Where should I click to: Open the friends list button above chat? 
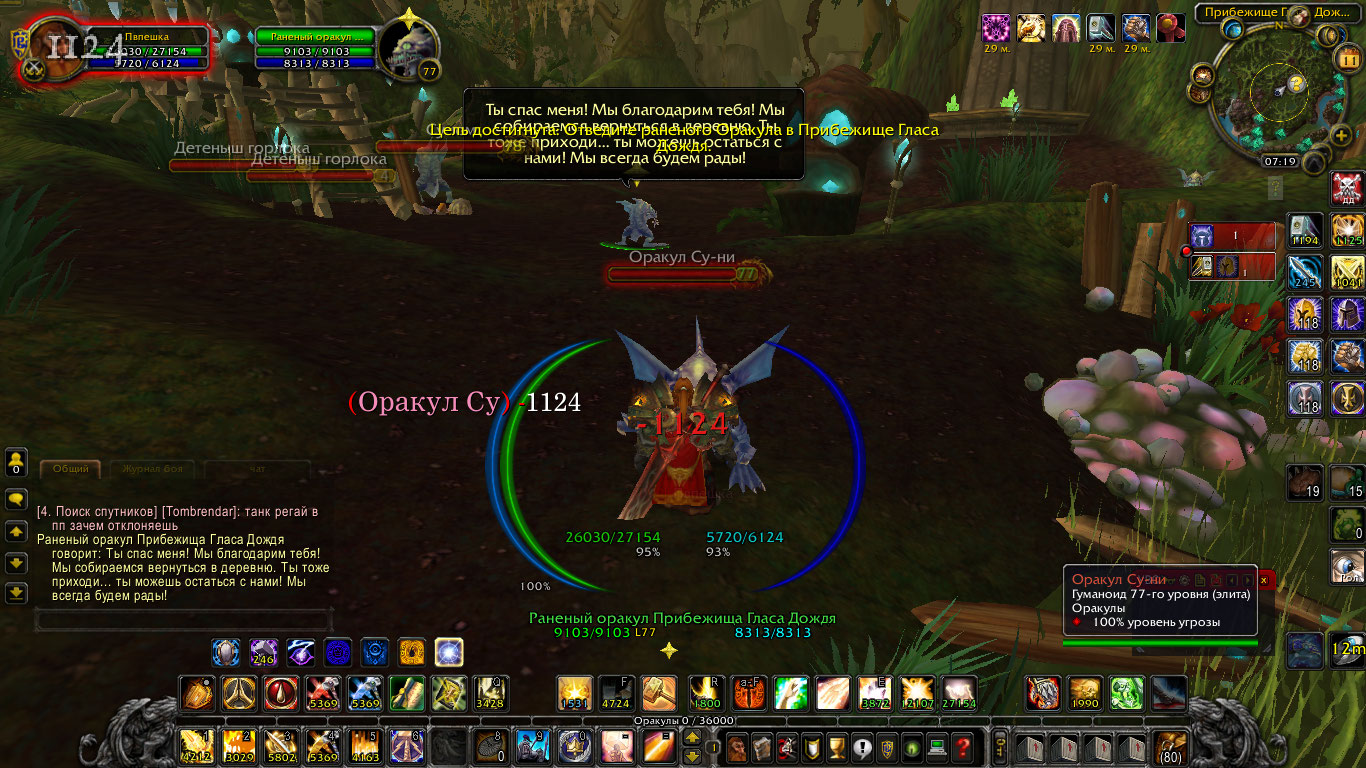coord(16,463)
